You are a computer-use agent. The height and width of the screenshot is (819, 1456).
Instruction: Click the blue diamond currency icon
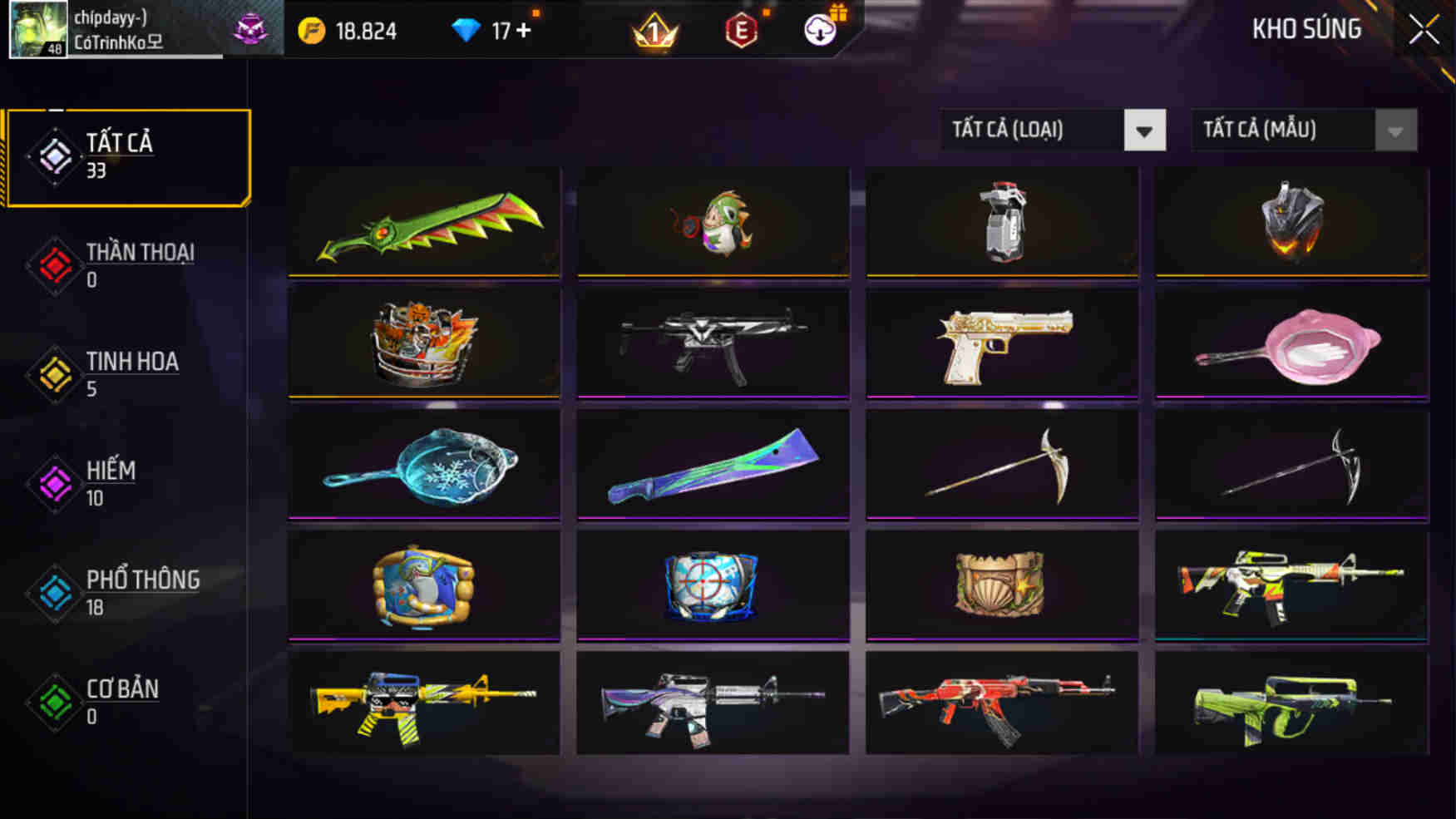pos(466,27)
